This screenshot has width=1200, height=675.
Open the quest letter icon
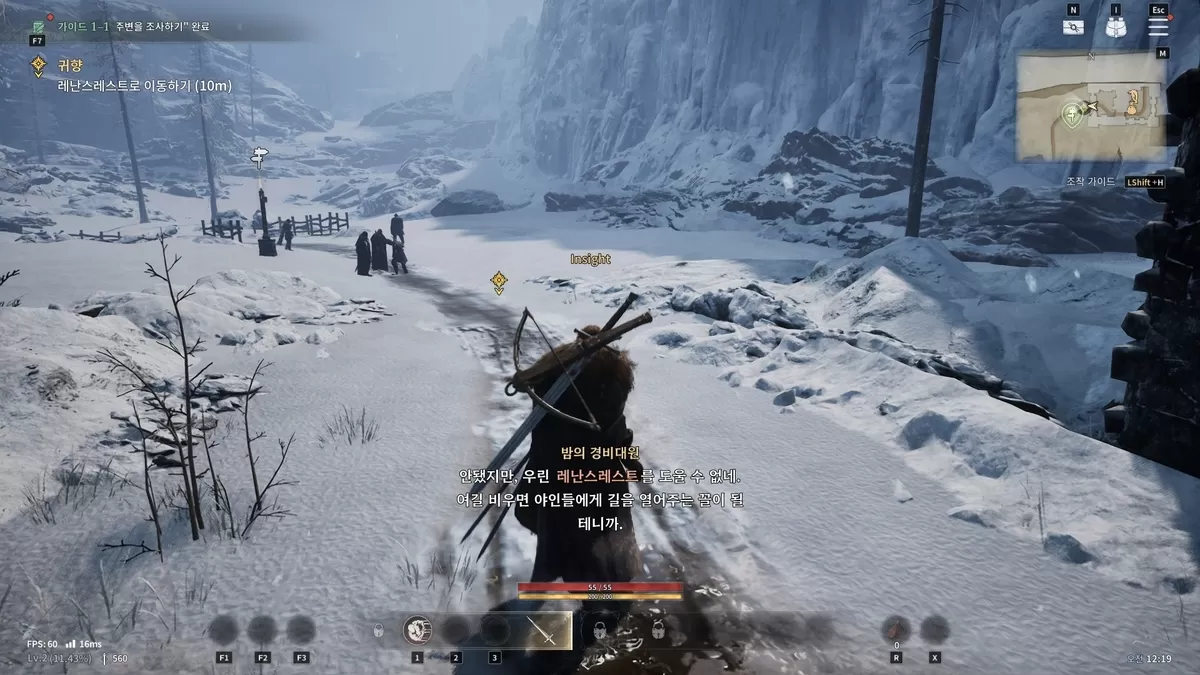pyautogui.click(x=1073, y=28)
